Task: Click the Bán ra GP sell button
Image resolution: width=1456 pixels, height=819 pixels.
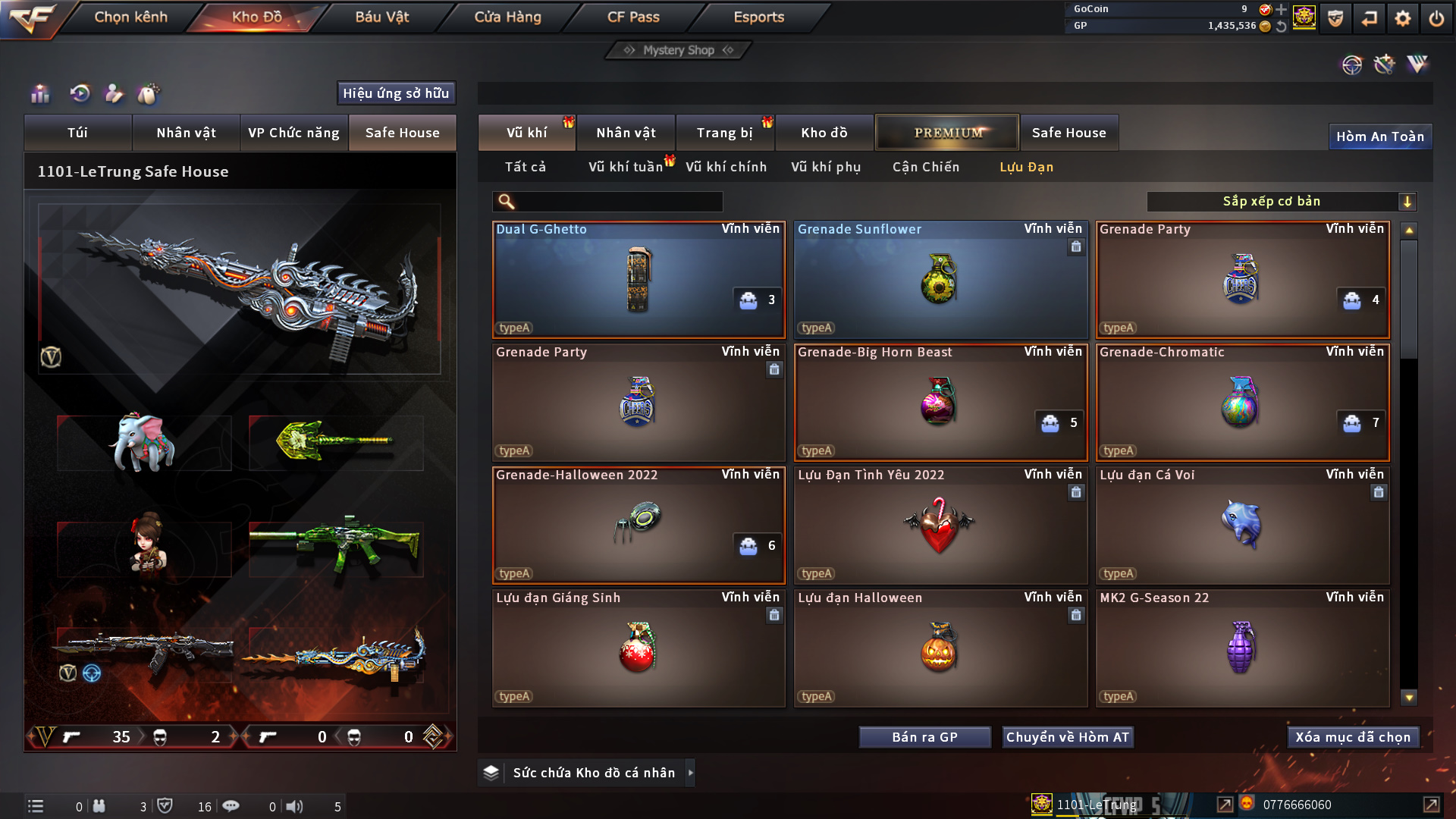Action: click(x=924, y=737)
